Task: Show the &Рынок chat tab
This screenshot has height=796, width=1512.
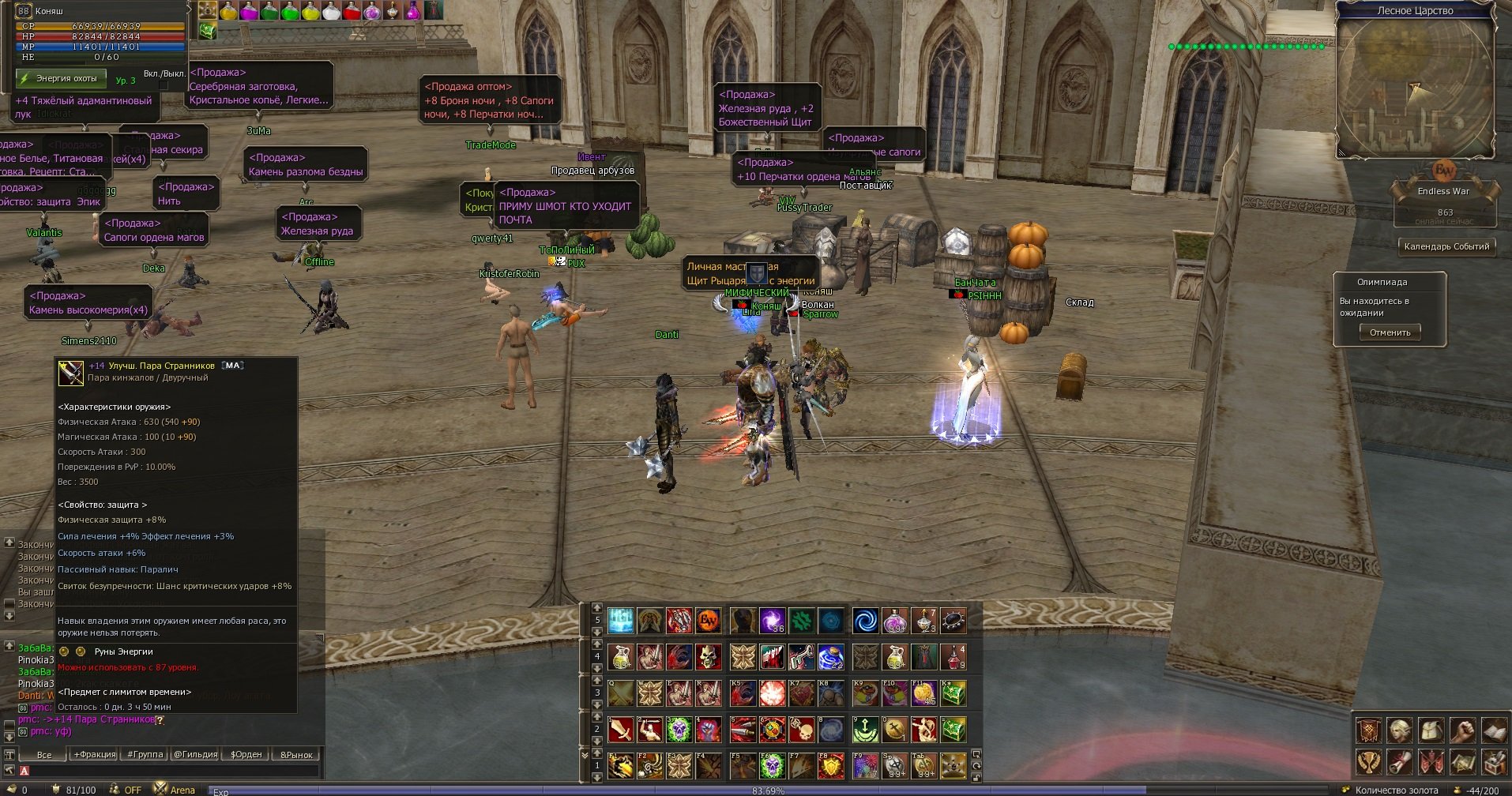Action: pyautogui.click(x=296, y=755)
